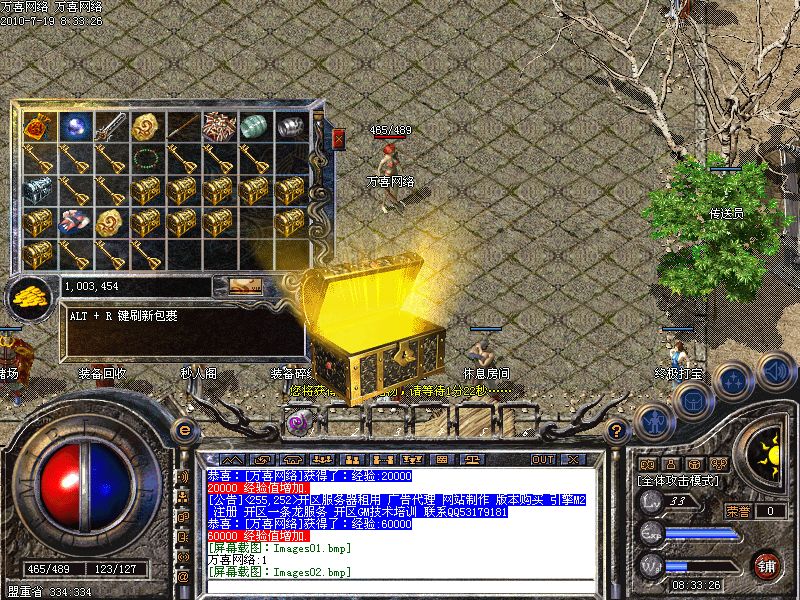This screenshot has width=800, height=600.
Task: Select the red pouch item in the bag
Action: pos(38,127)
